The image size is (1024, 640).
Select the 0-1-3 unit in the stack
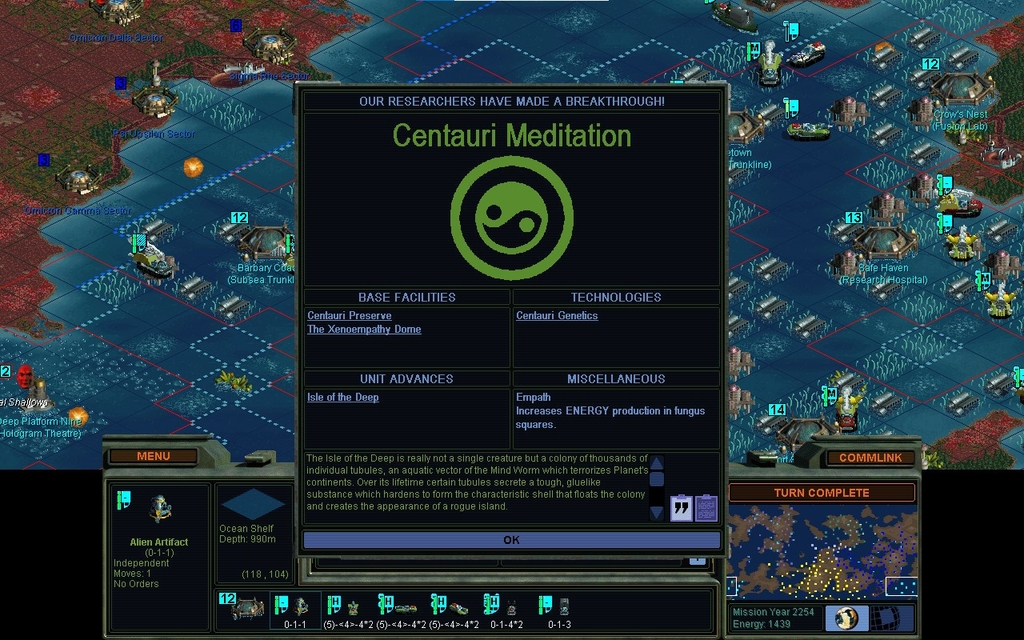coord(559,609)
